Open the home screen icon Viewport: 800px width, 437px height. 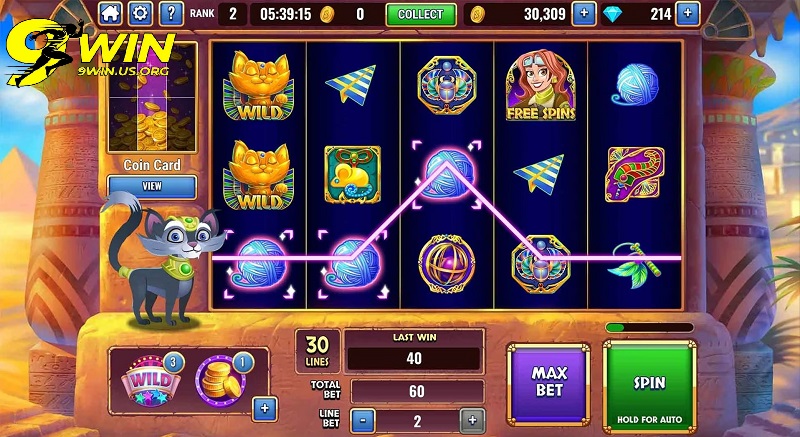point(110,14)
